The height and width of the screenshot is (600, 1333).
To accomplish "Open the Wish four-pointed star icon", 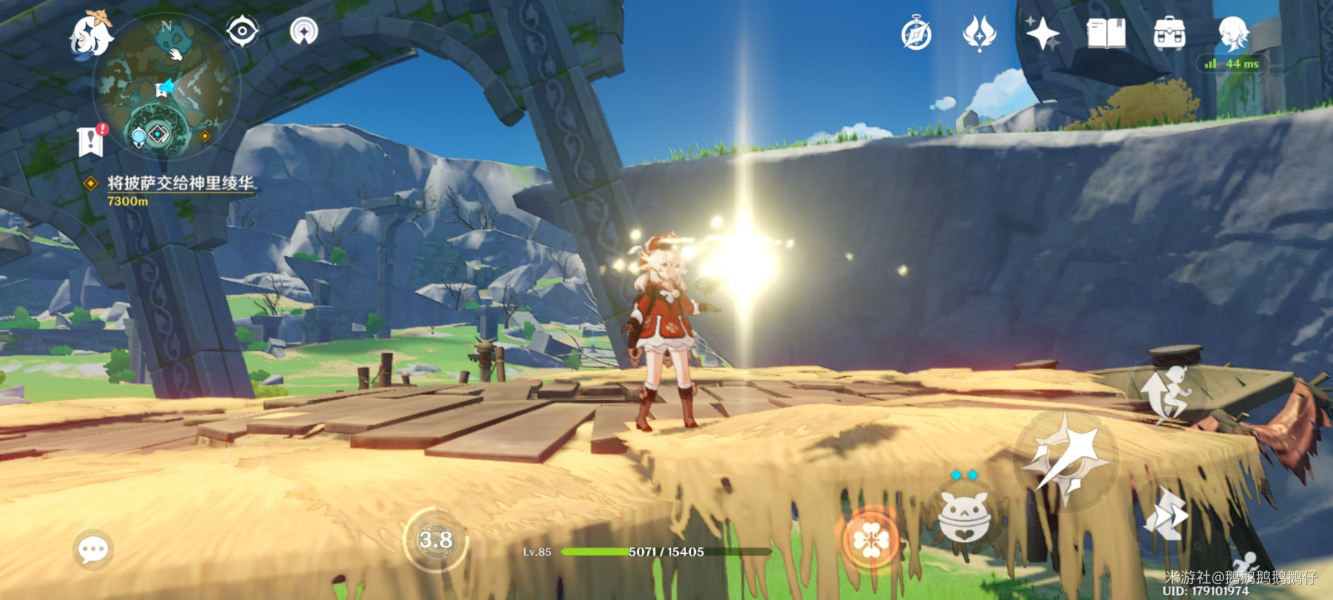I will coord(1042,34).
